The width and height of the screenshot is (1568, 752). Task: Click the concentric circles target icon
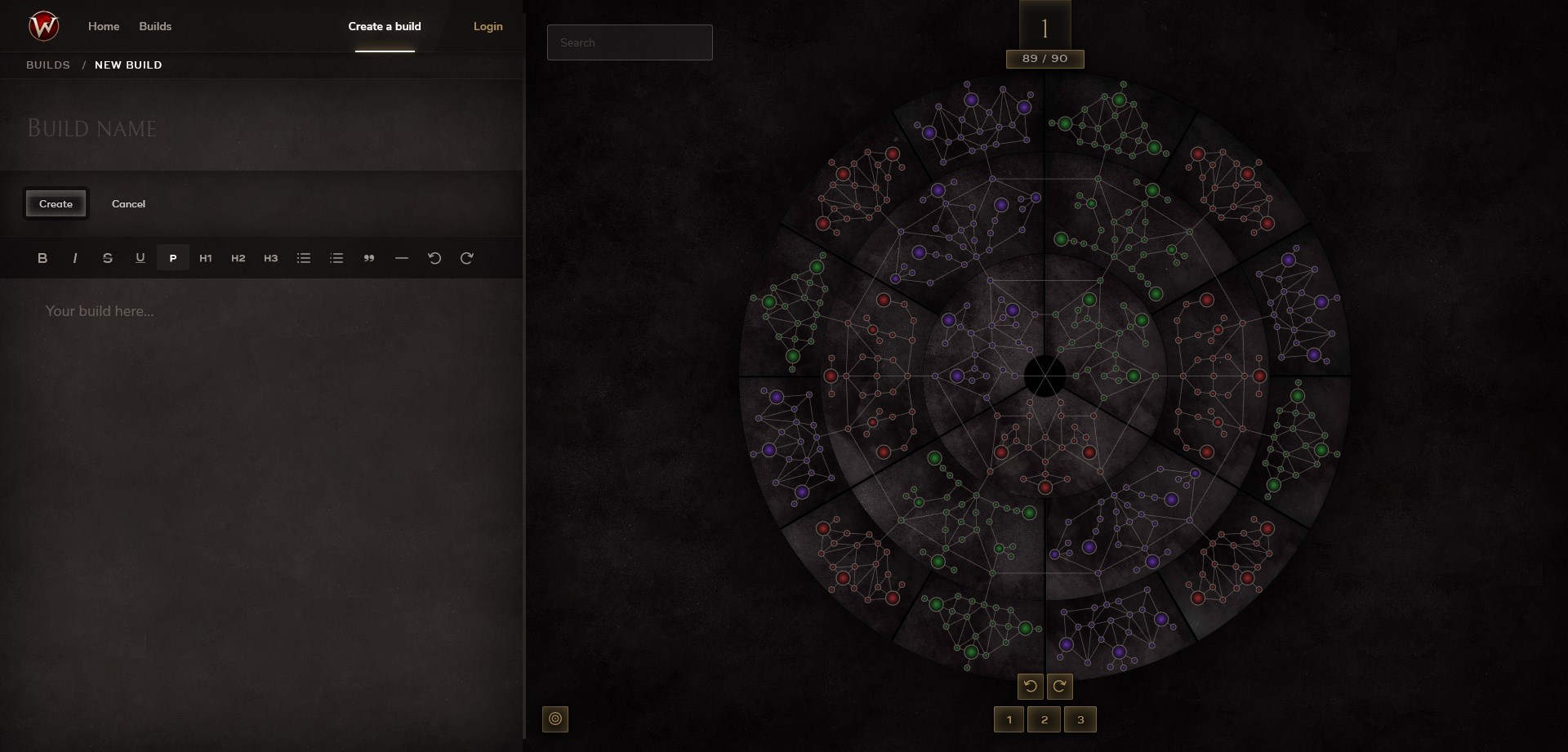(555, 719)
